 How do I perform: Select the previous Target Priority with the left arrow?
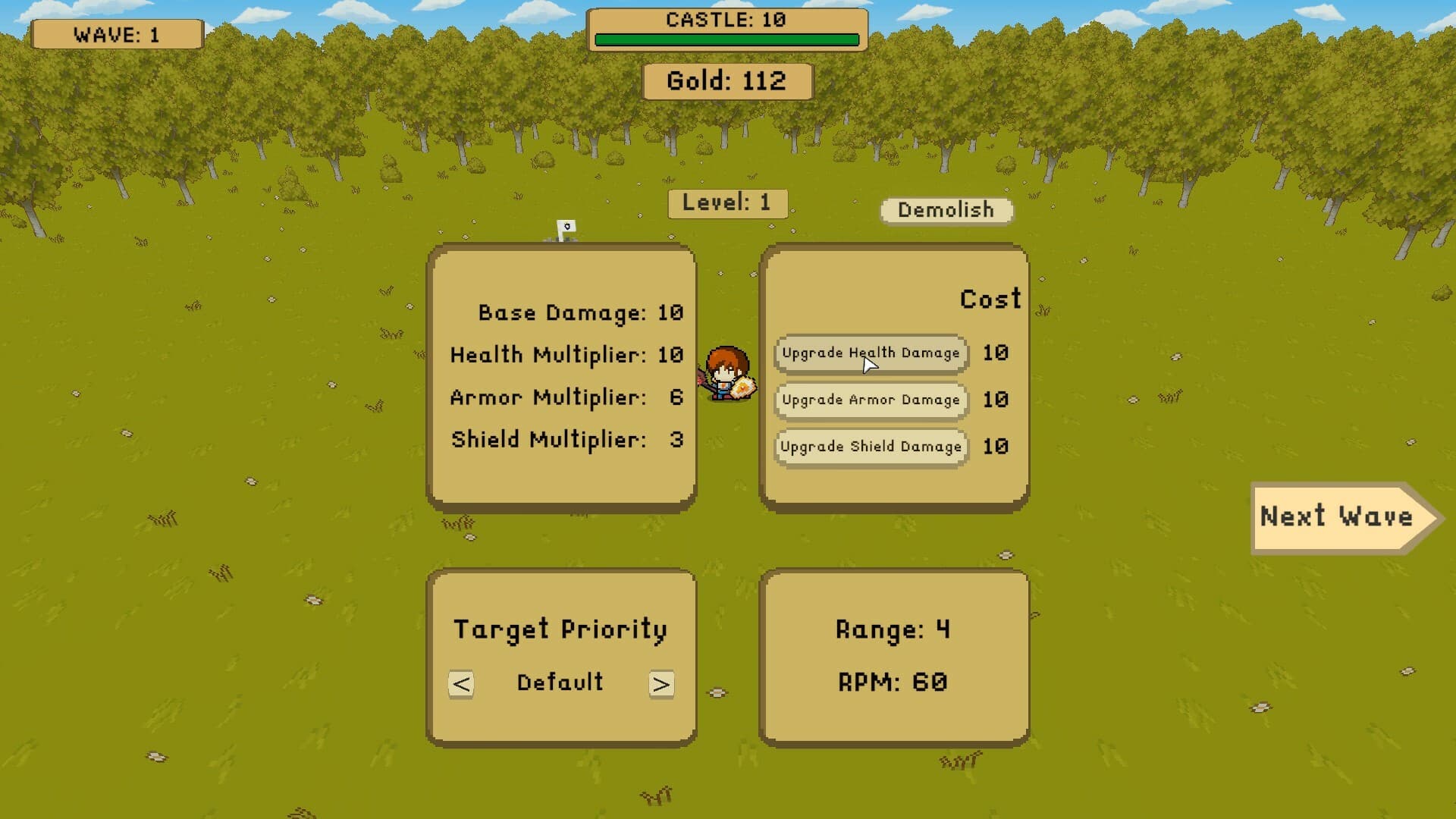click(x=460, y=683)
